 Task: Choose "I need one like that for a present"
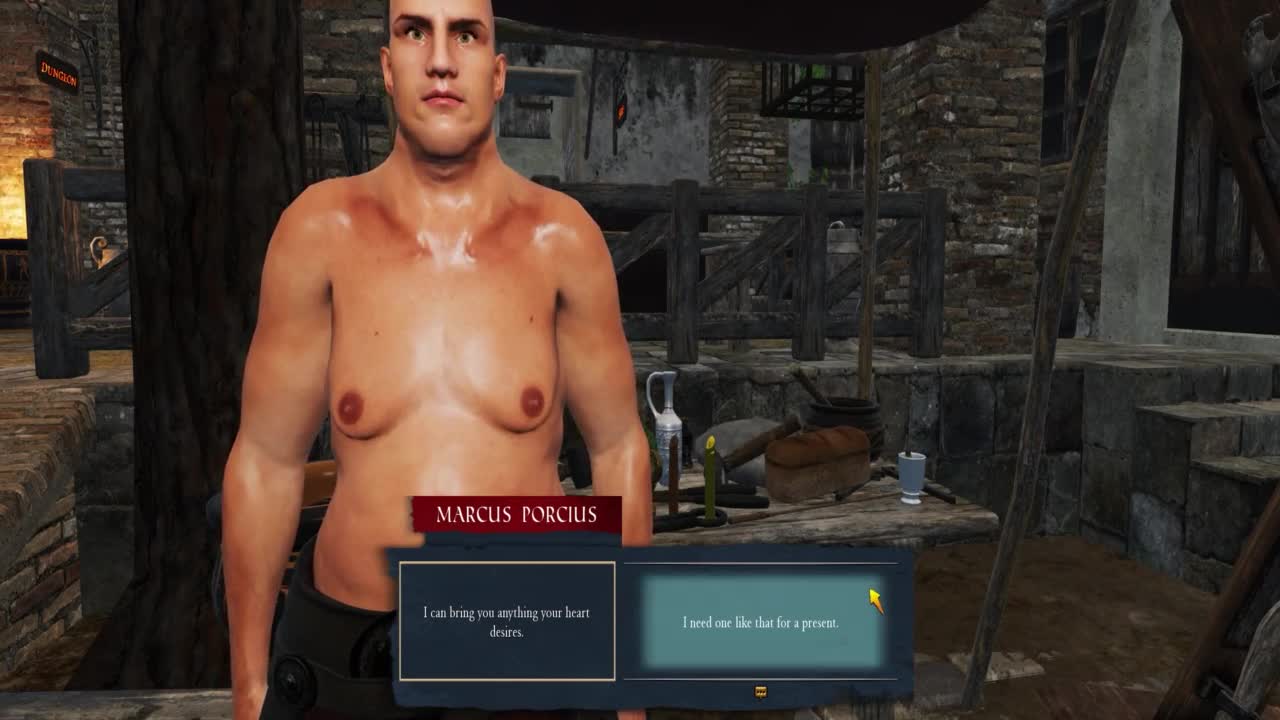pyautogui.click(x=760, y=622)
